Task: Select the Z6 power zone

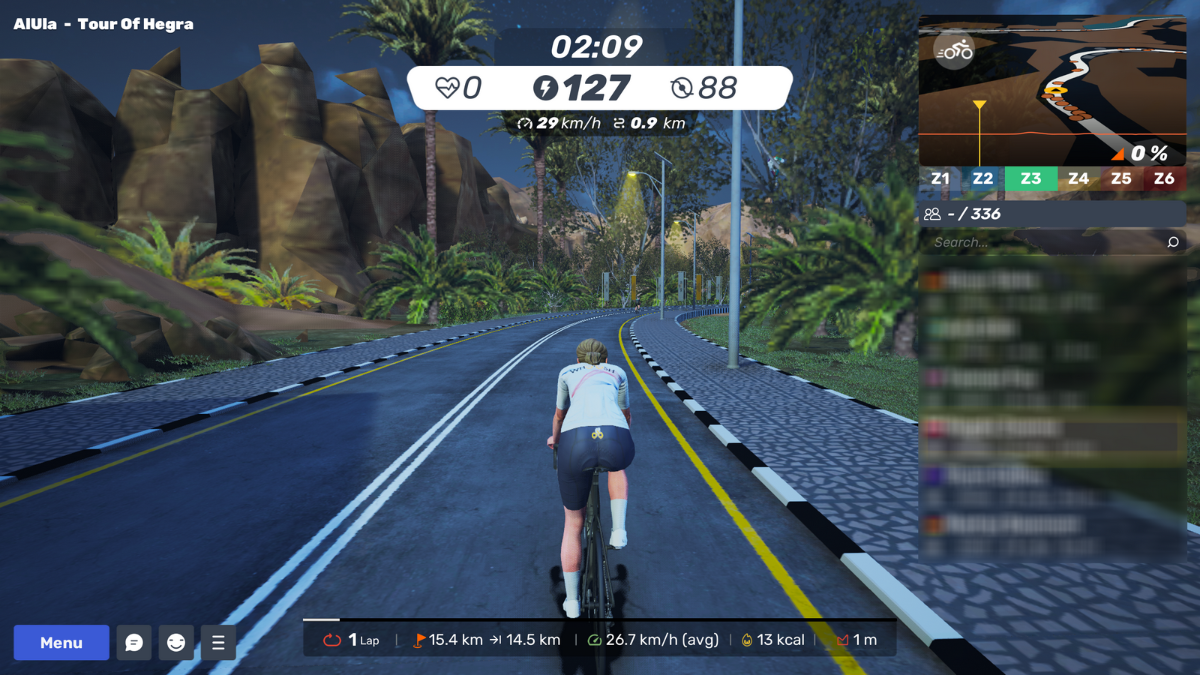Action: point(1164,179)
